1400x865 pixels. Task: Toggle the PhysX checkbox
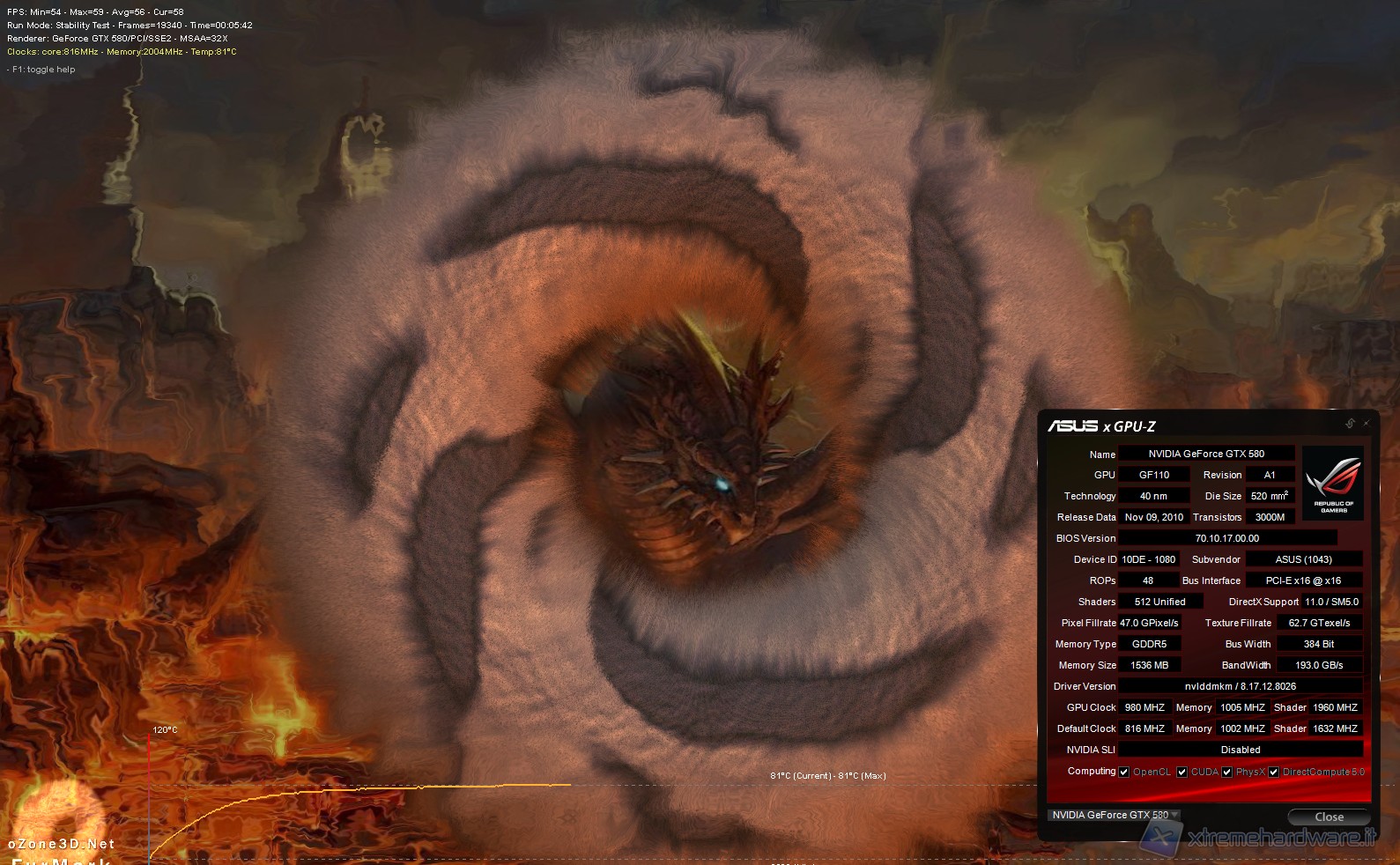[1226, 773]
